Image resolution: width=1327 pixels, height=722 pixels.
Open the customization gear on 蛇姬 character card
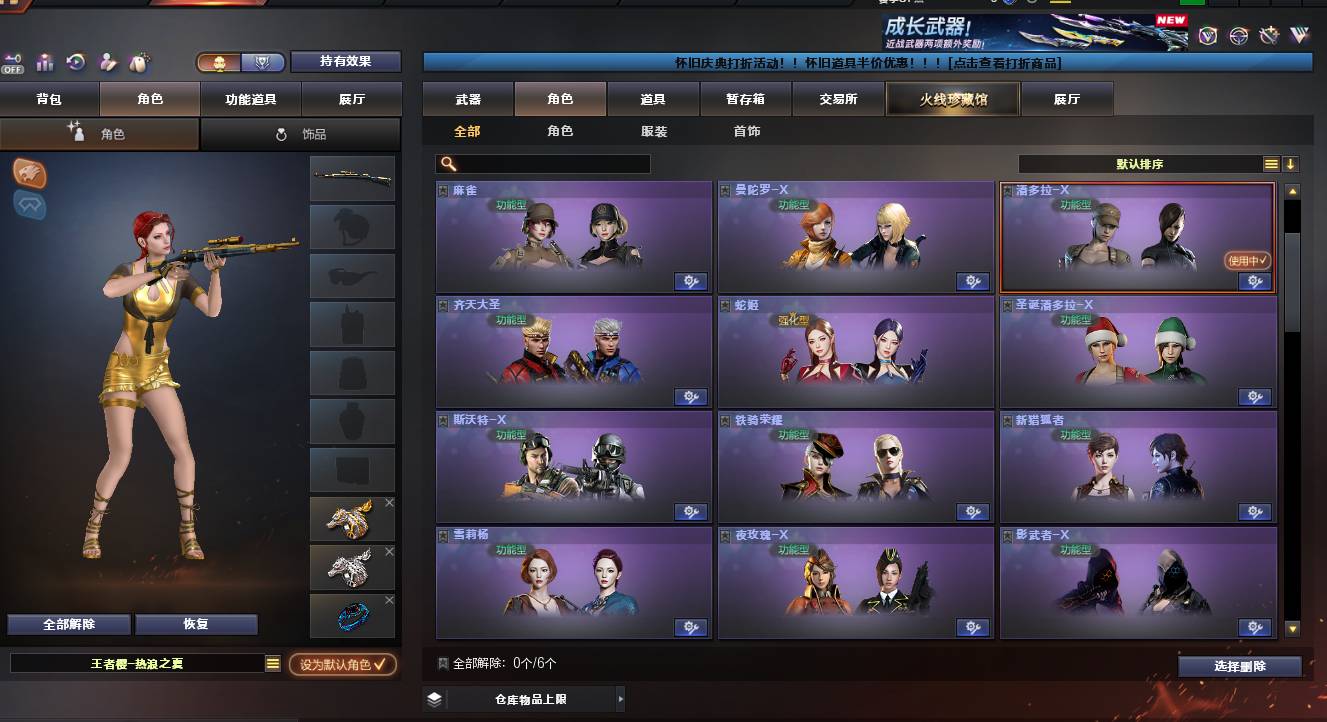coord(973,396)
